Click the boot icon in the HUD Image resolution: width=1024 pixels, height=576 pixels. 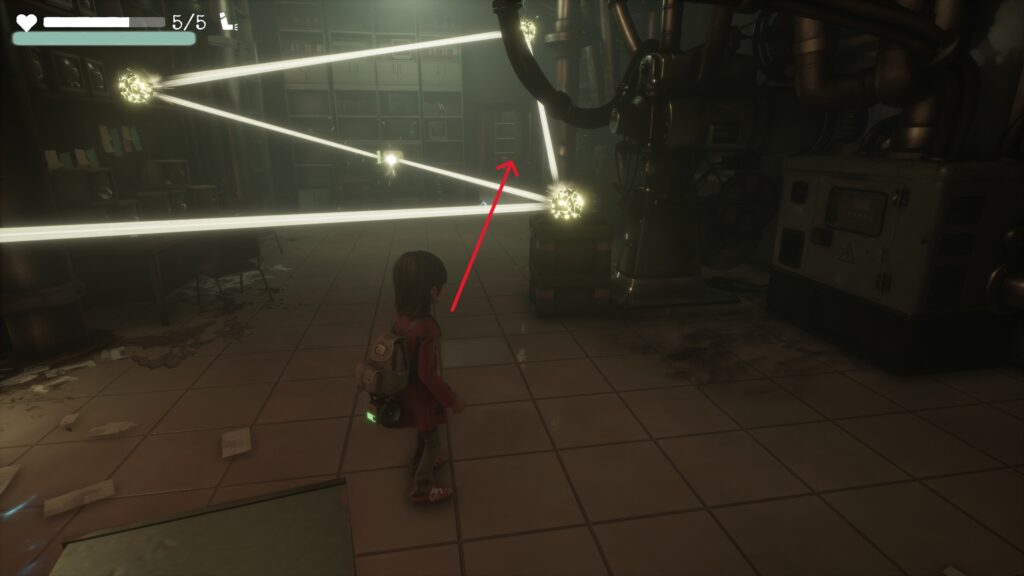click(229, 21)
